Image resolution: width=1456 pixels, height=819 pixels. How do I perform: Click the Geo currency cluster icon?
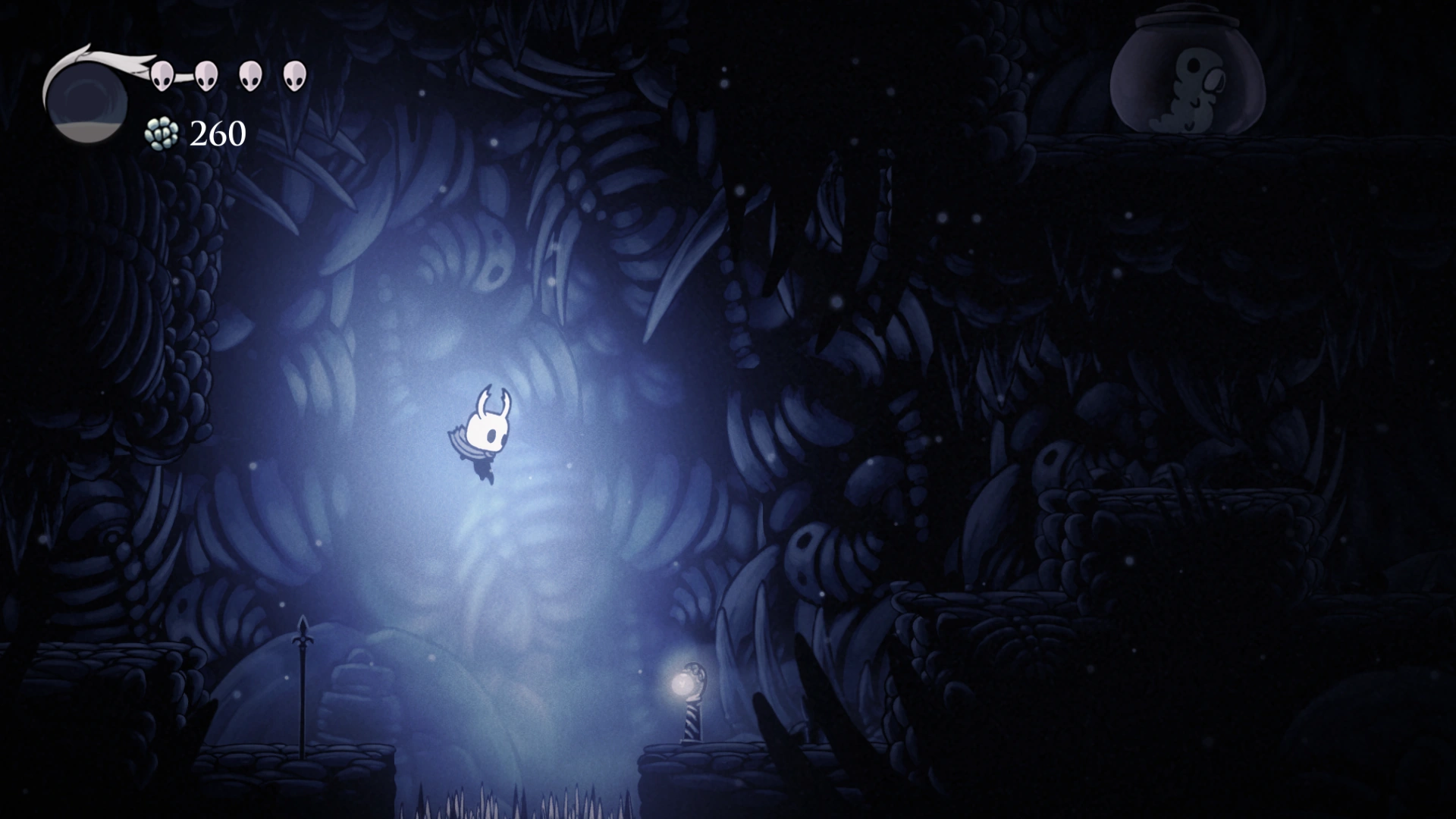162,135
